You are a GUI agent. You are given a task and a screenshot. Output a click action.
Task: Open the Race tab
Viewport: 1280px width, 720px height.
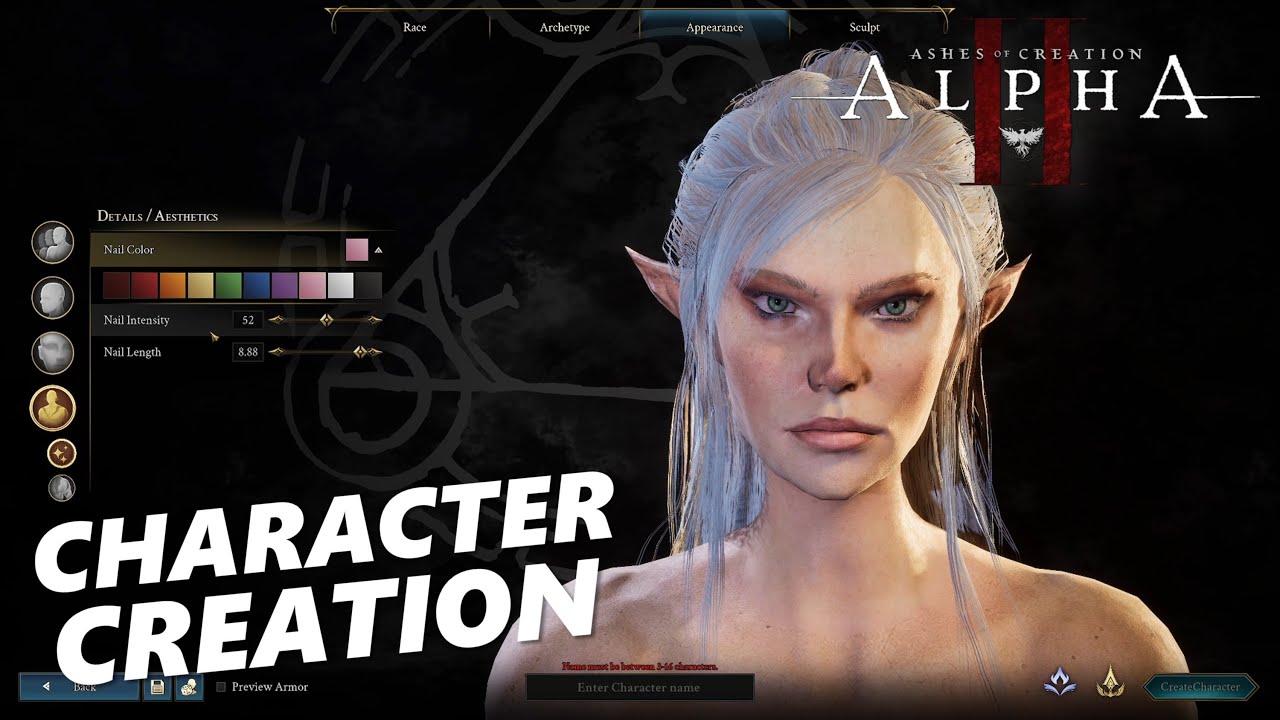[x=414, y=27]
